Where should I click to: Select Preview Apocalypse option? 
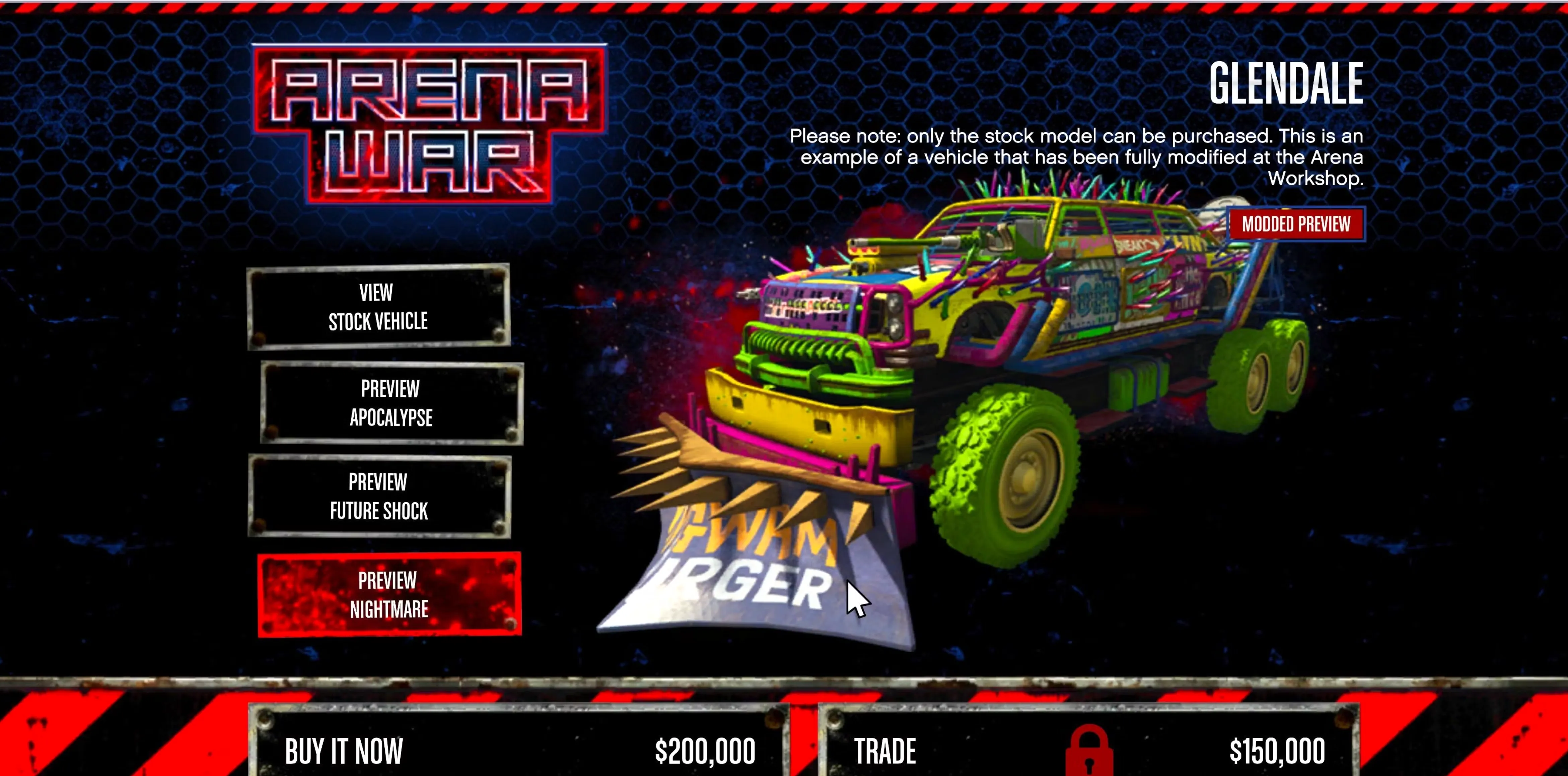(x=391, y=403)
